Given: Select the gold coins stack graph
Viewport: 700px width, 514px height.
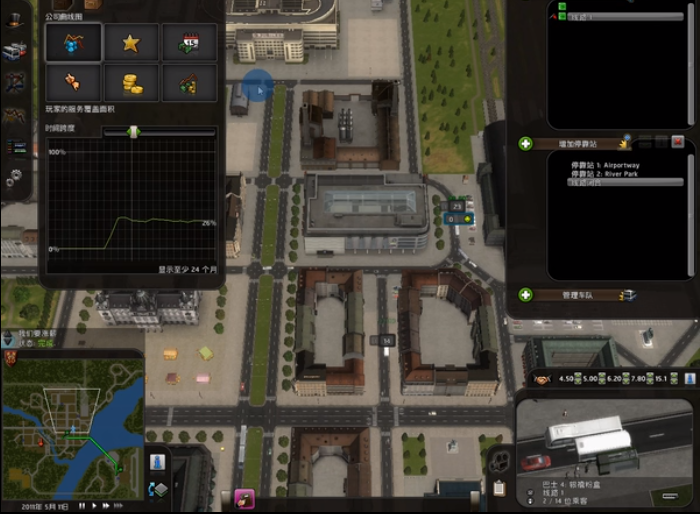Looking at the screenshot, I should 131,83.
